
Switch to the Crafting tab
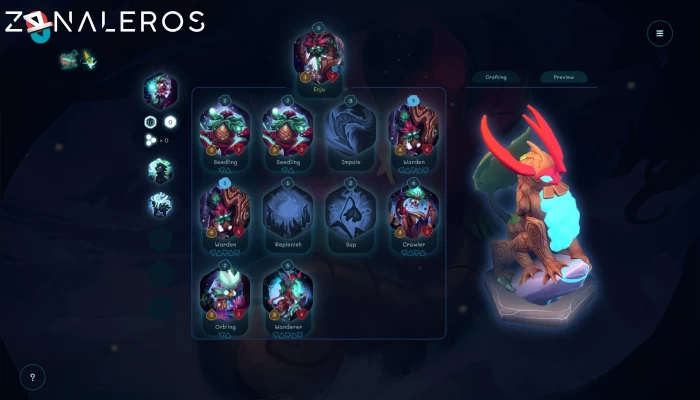pos(496,77)
